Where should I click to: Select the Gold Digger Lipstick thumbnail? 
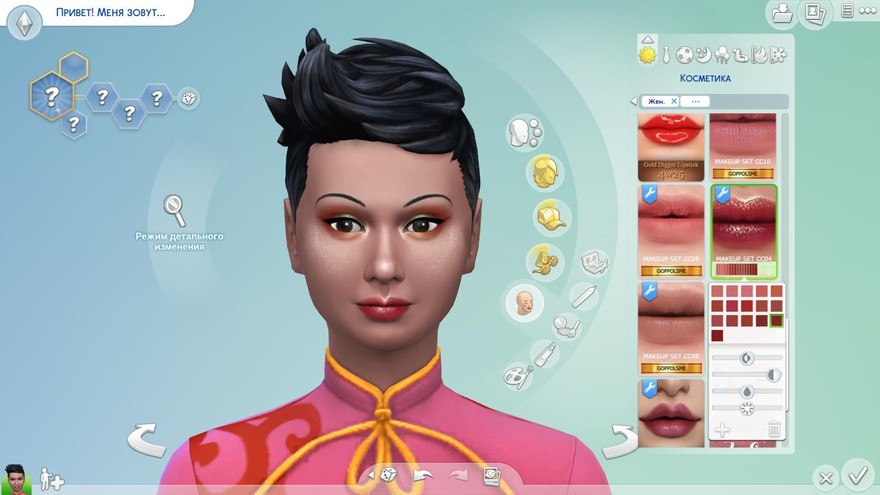coord(671,147)
